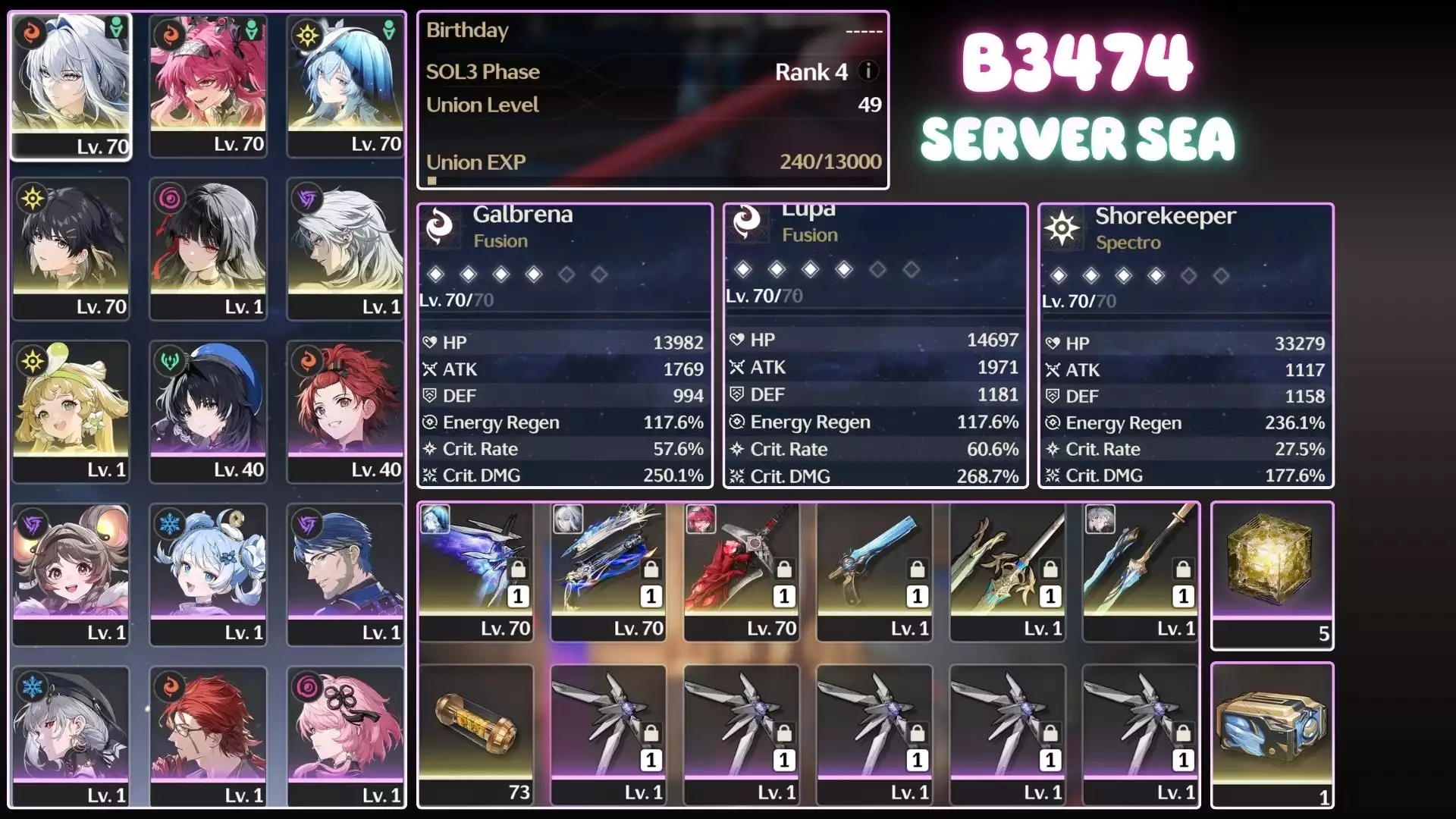The width and height of the screenshot is (1456, 819).
Task: Choose the pink-haired Fusion character portrait at Lv. 70
Action: (x=208, y=85)
